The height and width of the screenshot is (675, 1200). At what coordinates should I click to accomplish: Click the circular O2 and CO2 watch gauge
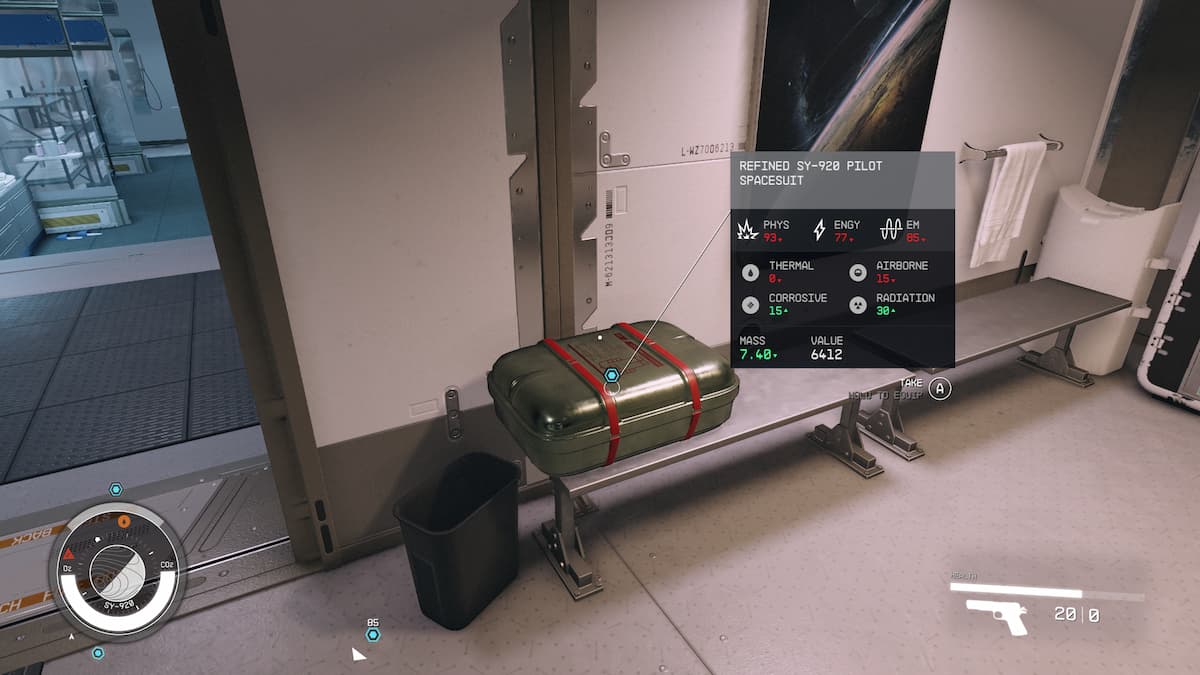(x=116, y=571)
